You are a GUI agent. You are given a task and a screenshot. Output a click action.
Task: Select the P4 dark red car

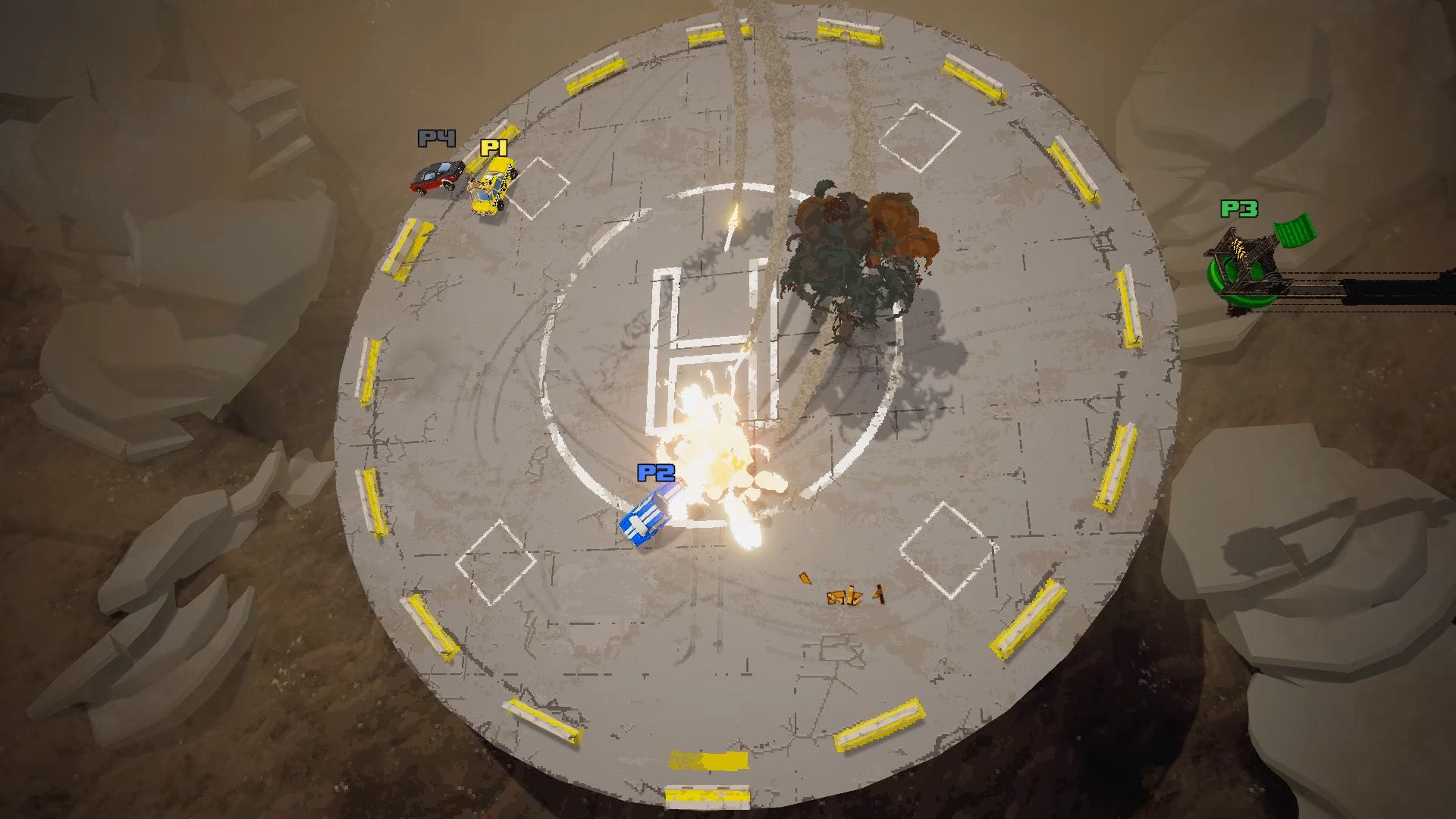(x=438, y=176)
